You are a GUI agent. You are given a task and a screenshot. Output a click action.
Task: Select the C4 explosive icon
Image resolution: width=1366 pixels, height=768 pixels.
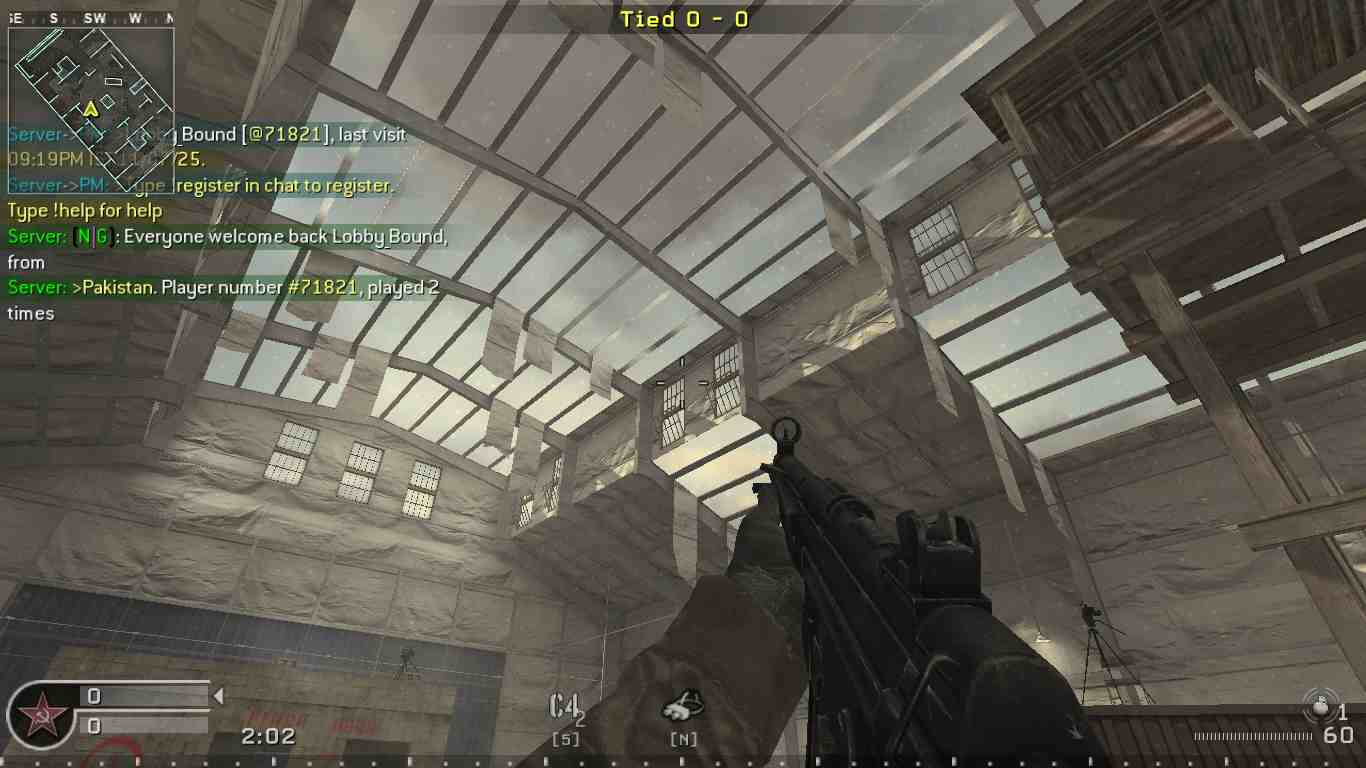point(563,705)
